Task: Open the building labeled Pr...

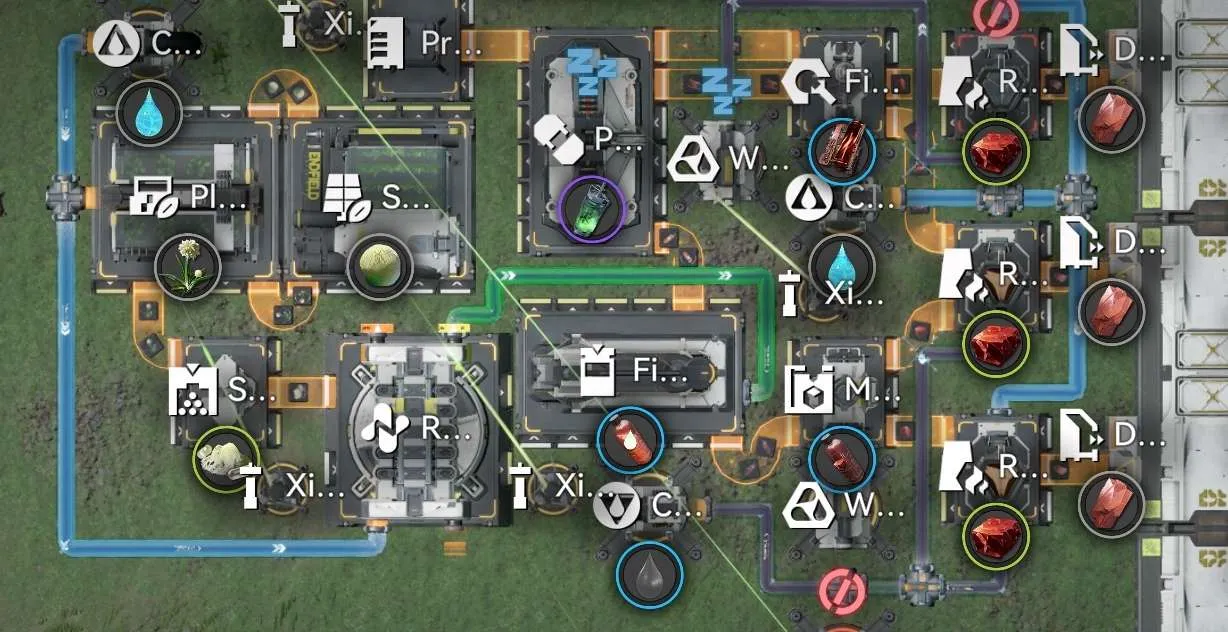Action: coord(418,44)
